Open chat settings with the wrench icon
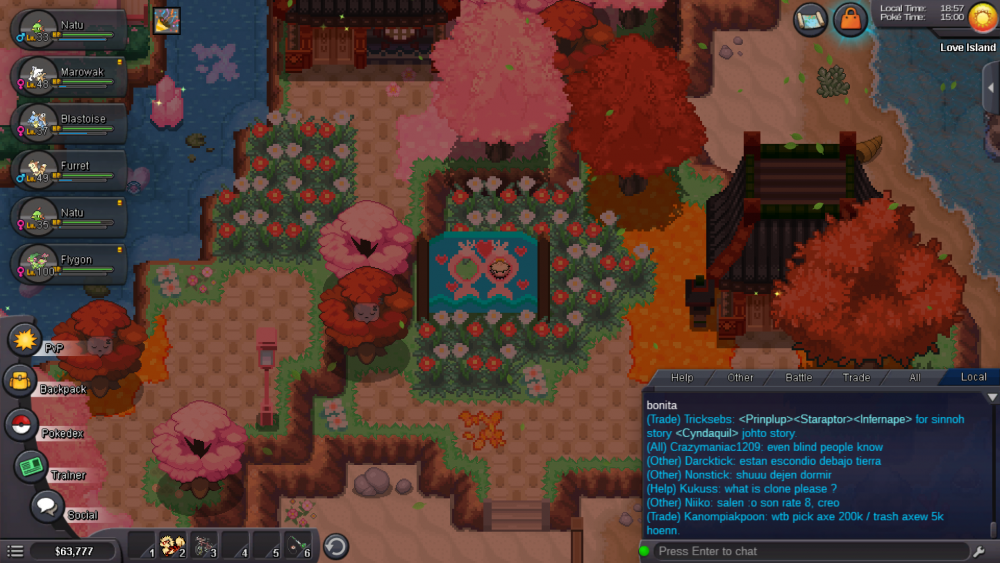This screenshot has height=563, width=1000. 979,551
